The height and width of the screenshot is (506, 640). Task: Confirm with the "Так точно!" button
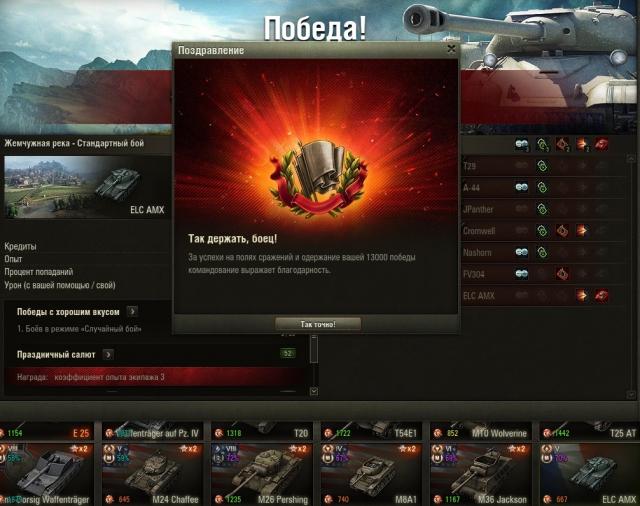(317, 324)
